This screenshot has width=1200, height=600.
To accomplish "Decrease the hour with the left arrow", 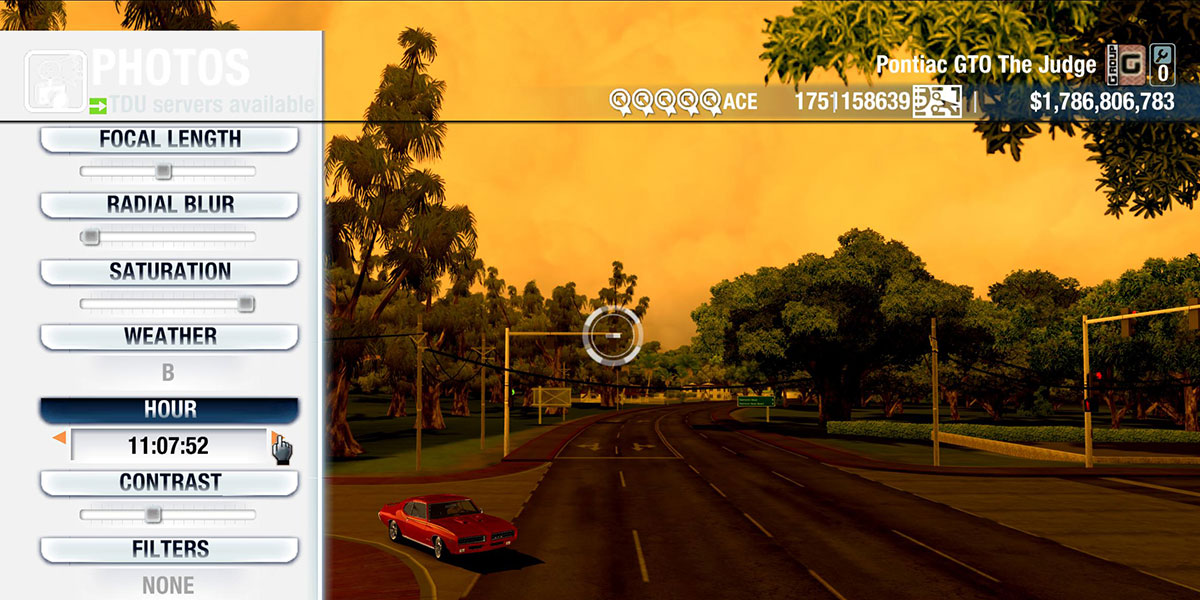I will 60,439.
